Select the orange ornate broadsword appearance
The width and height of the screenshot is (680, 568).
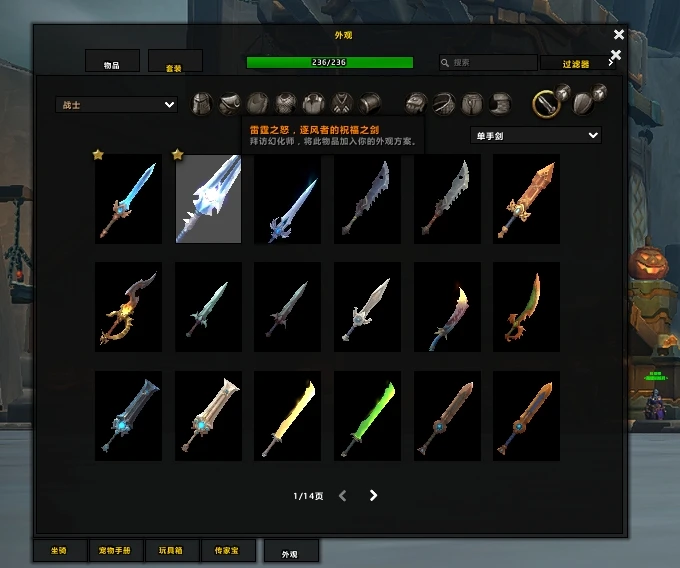pyautogui.click(x=527, y=199)
